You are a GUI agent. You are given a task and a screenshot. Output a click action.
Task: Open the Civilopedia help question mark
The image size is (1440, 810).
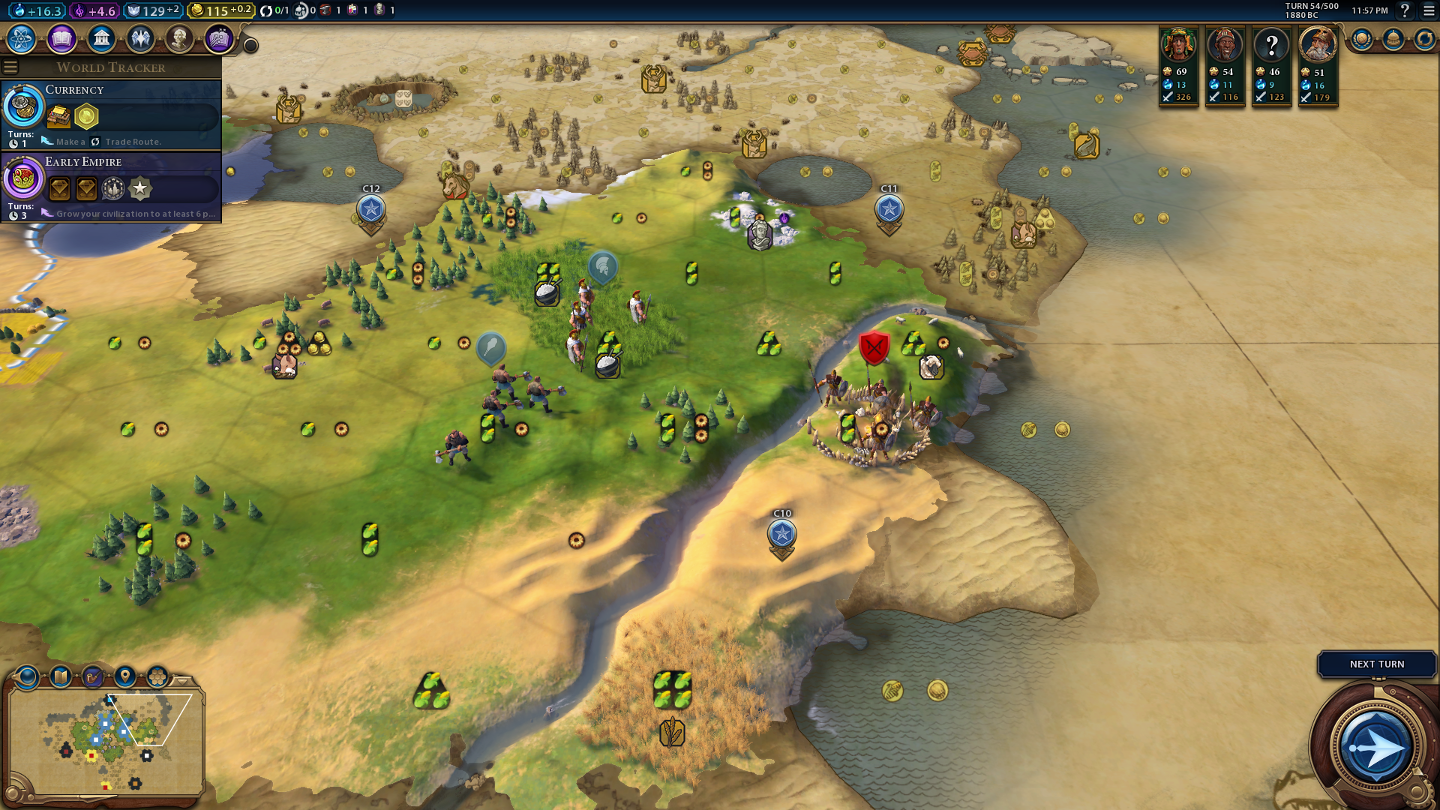pyautogui.click(x=1404, y=11)
